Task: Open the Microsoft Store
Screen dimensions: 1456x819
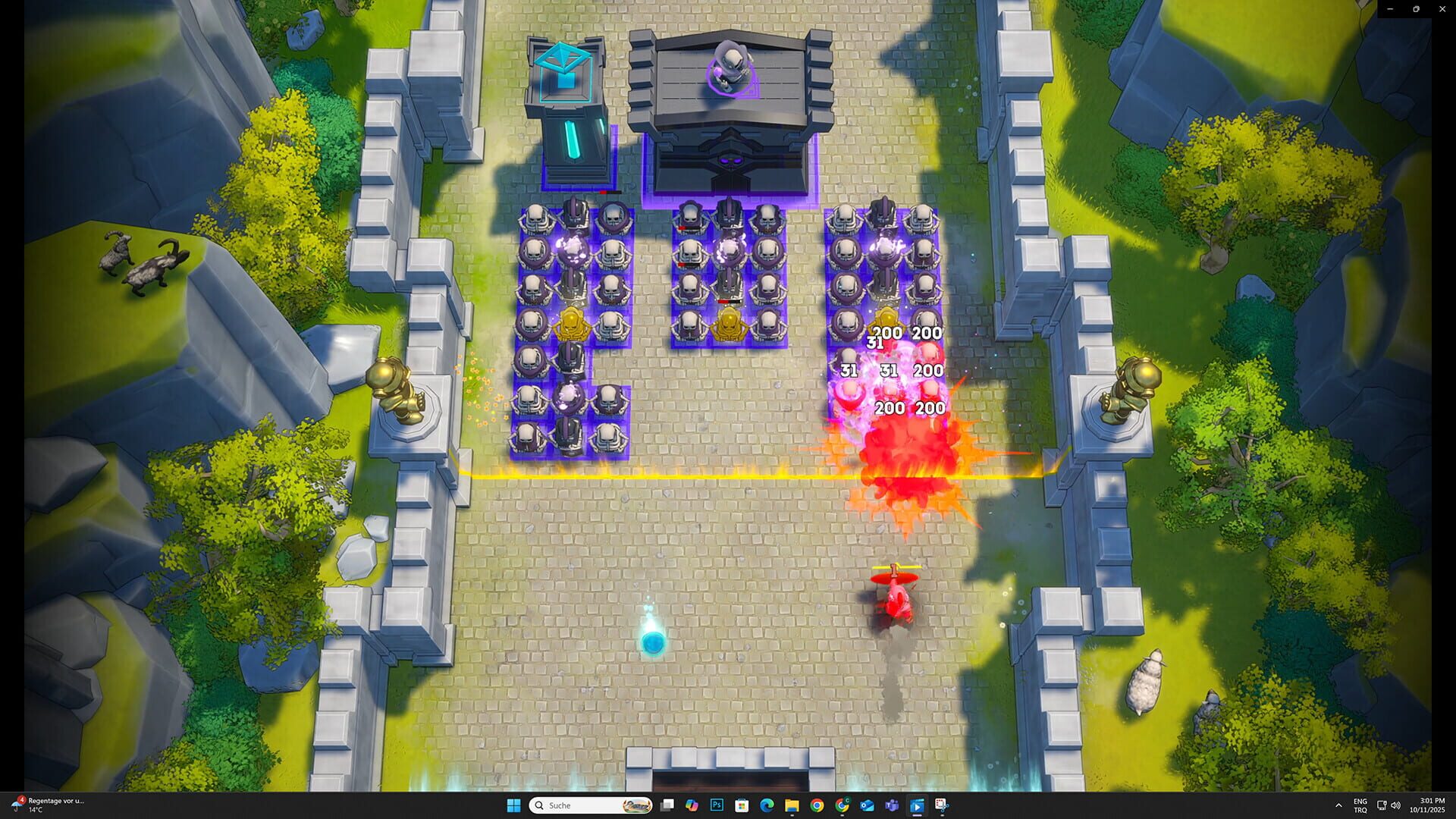Action: click(742, 806)
